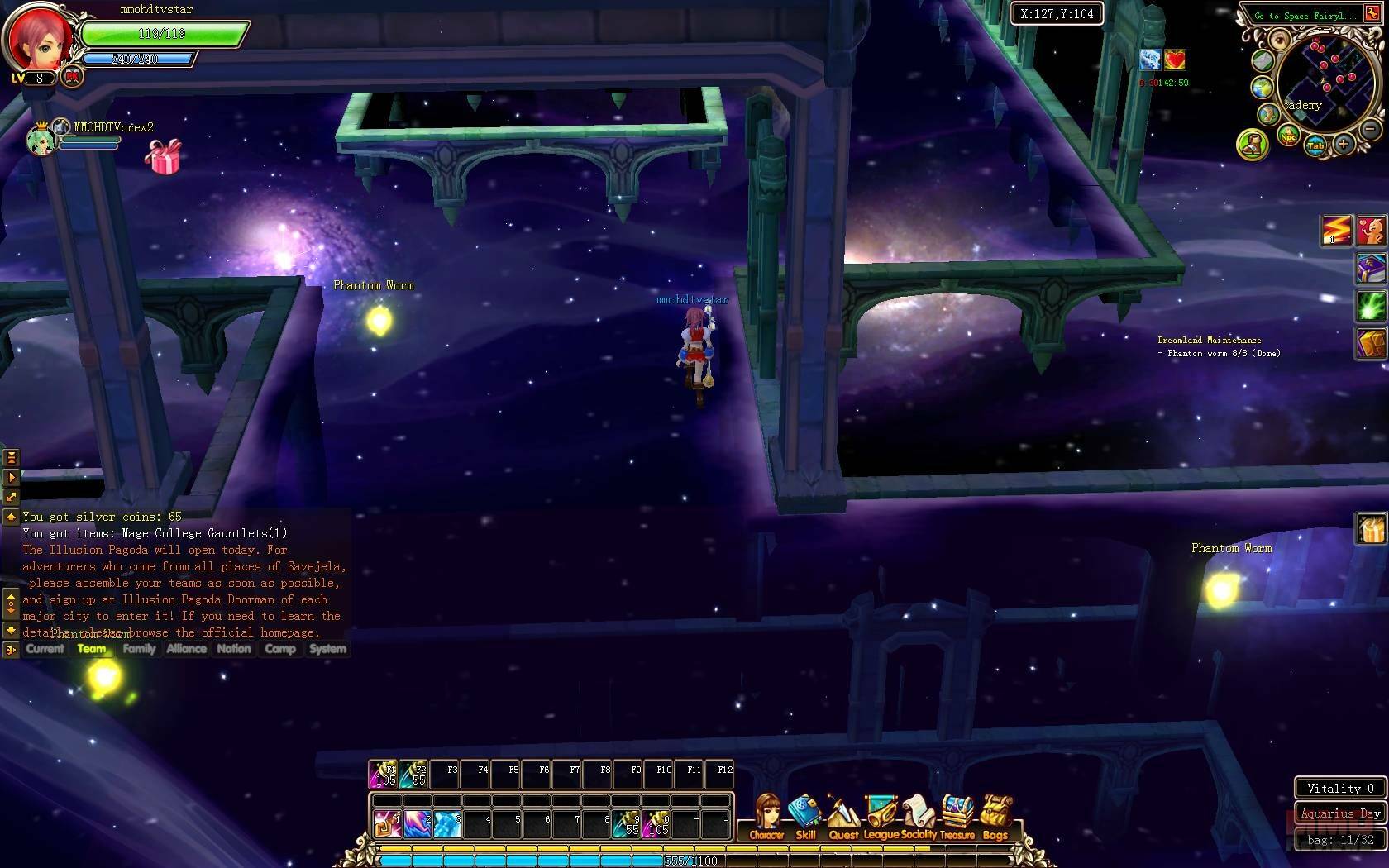The image size is (1389, 868).
Task: Click the Npc button beside the minimap
Action: coord(1288,137)
